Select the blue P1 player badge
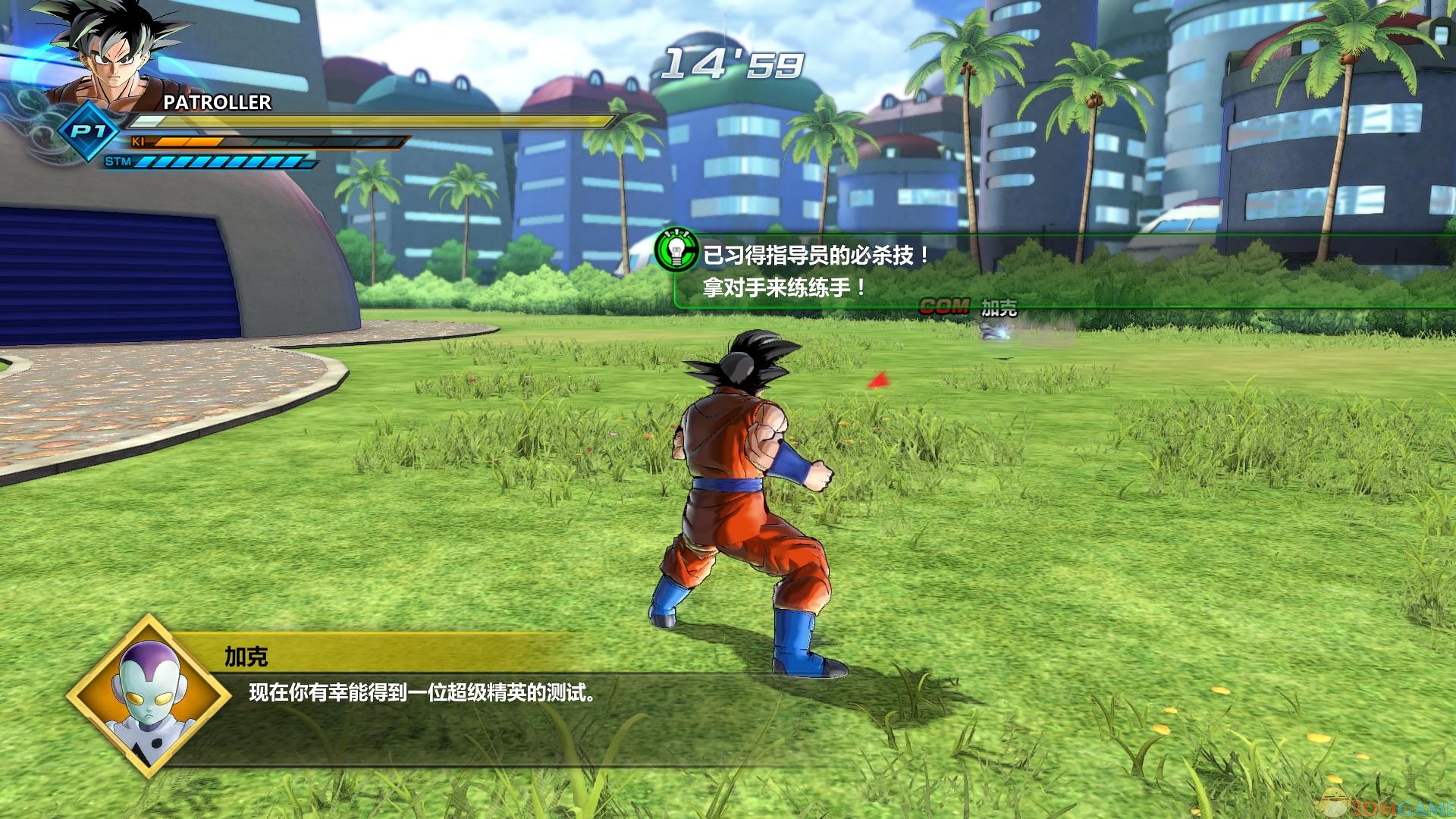The width and height of the screenshot is (1456, 819). coord(86,132)
